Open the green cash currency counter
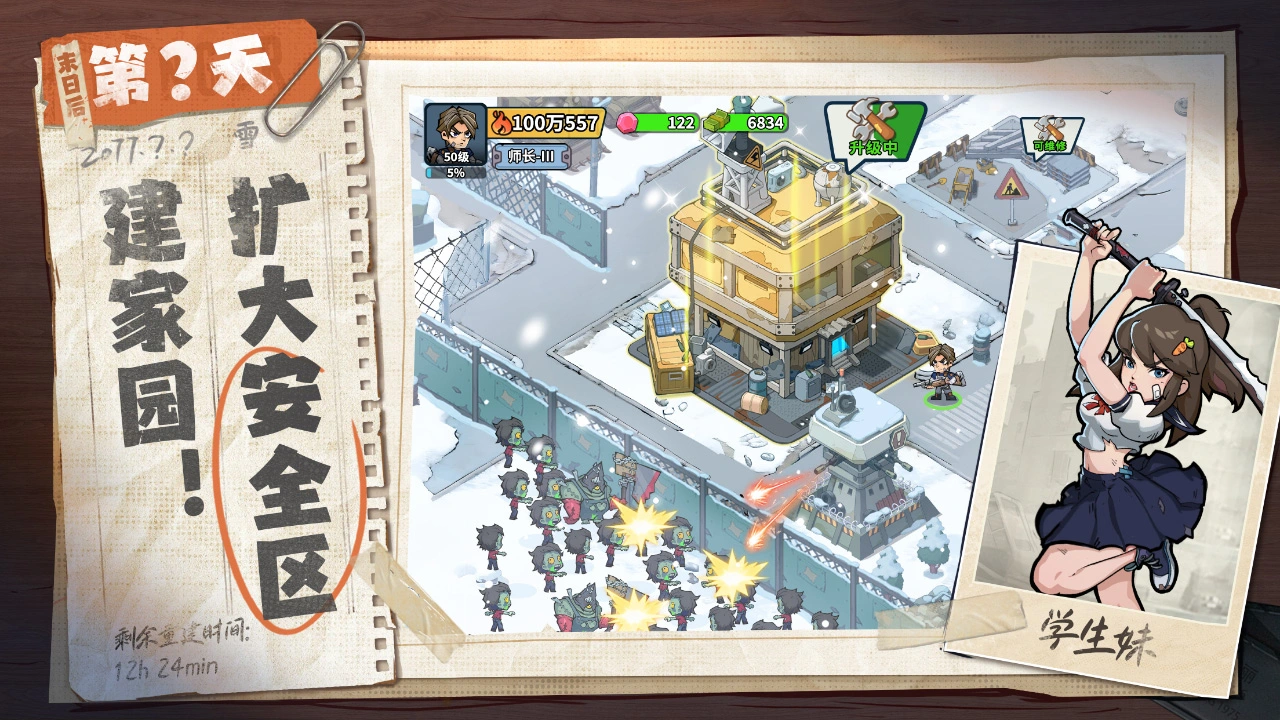The width and height of the screenshot is (1280, 720). tap(746, 122)
